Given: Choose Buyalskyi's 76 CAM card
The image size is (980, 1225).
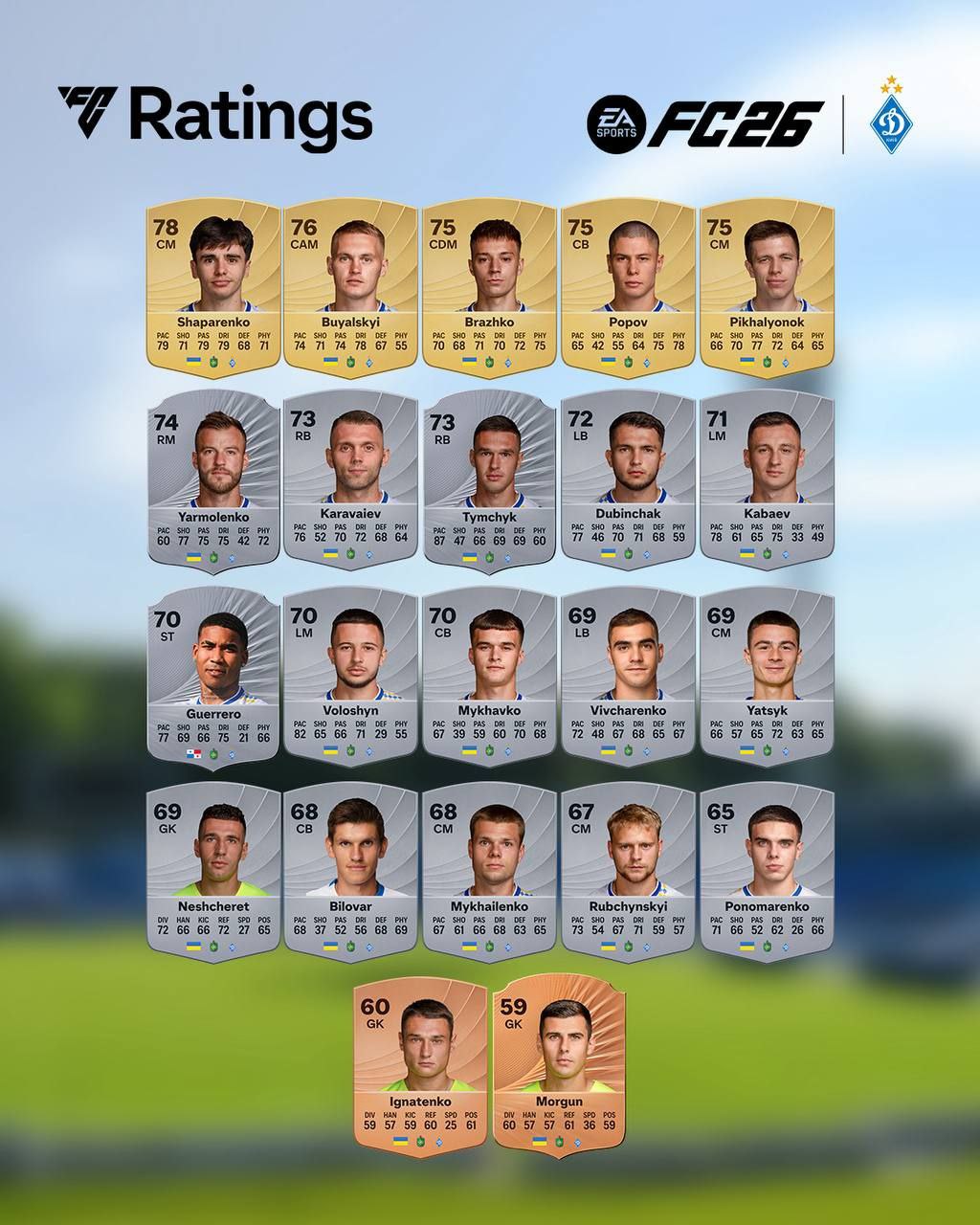Looking at the screenshot, I should pyautogui.click(x=350, y=287).
